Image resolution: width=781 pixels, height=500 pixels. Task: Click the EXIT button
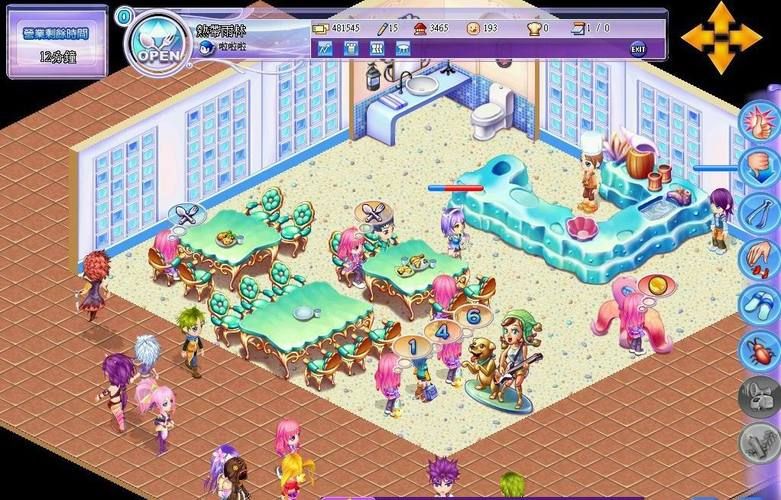pos(637,49)
